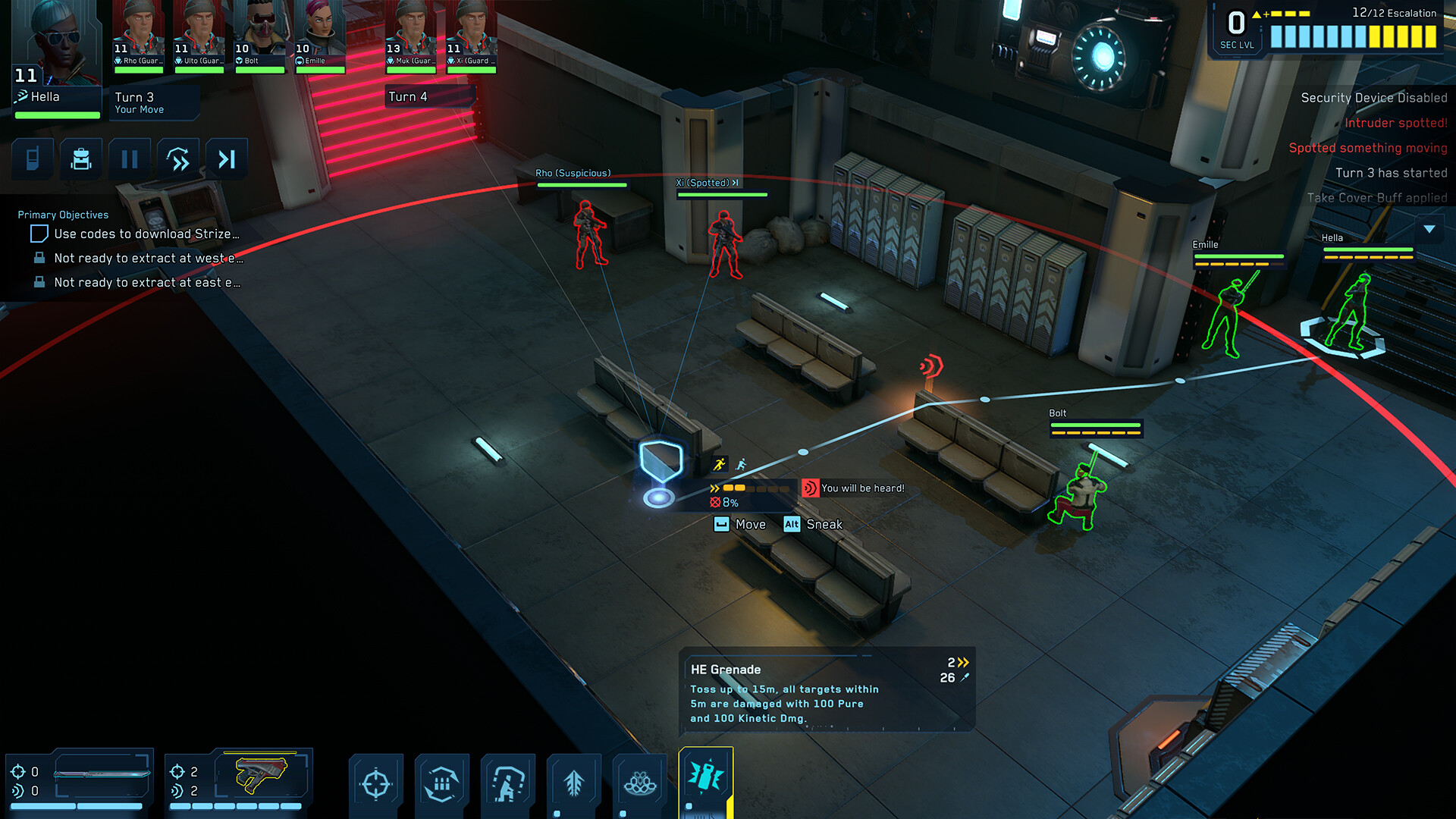
Task: Activate the crosshair aim ability
Action: pyautogui.click(x=376, y=784)
